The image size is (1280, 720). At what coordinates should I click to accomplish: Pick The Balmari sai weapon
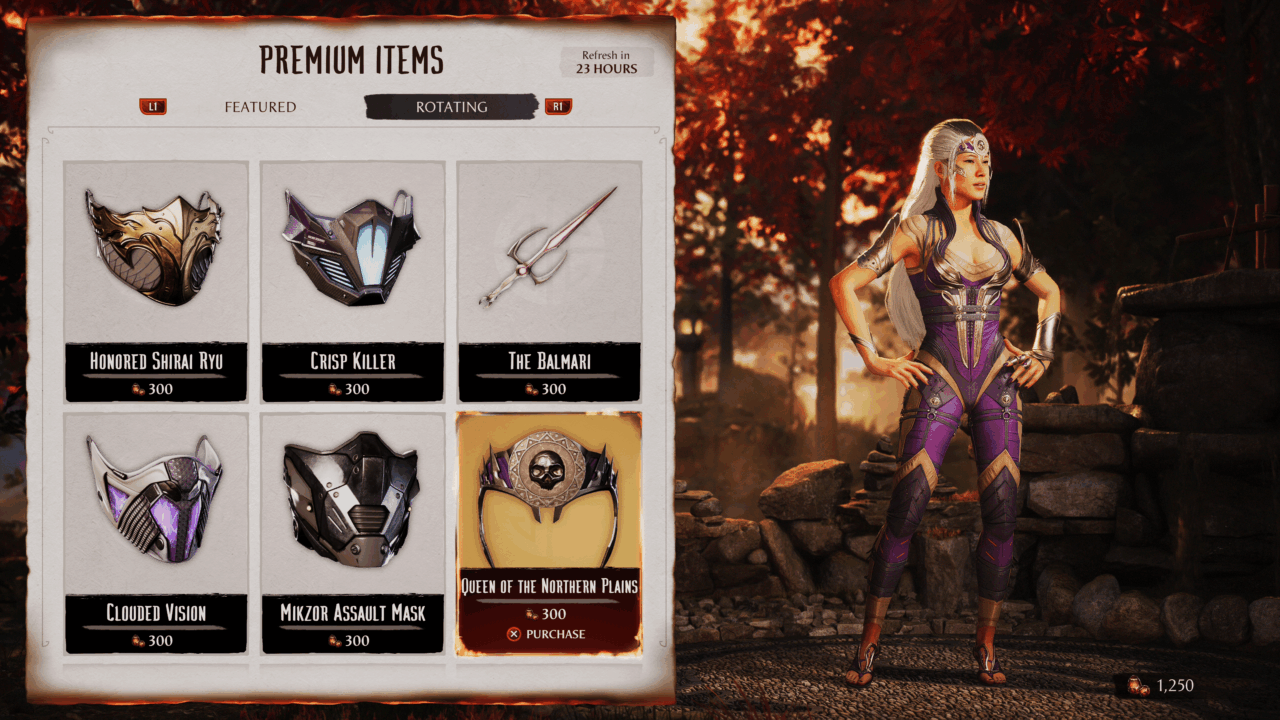549,280
